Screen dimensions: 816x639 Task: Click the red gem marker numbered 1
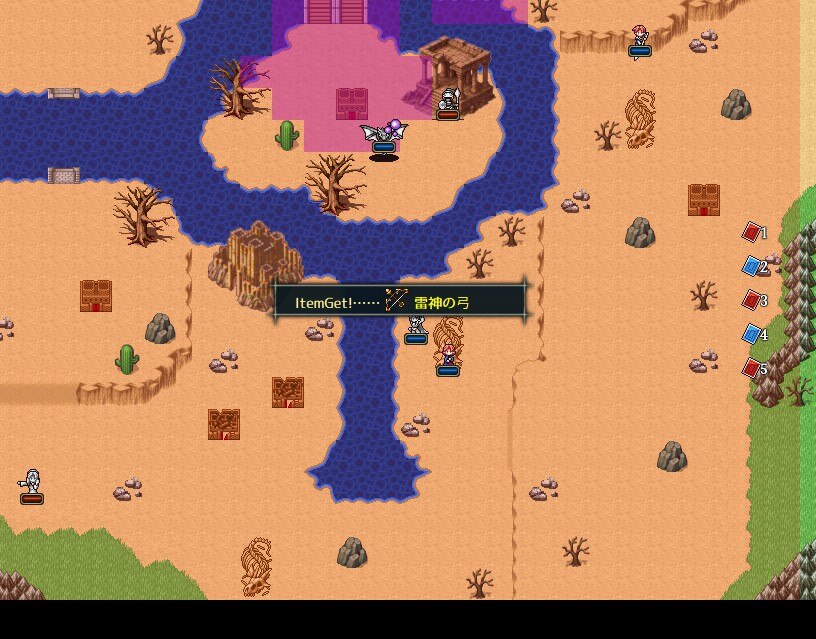752,233
